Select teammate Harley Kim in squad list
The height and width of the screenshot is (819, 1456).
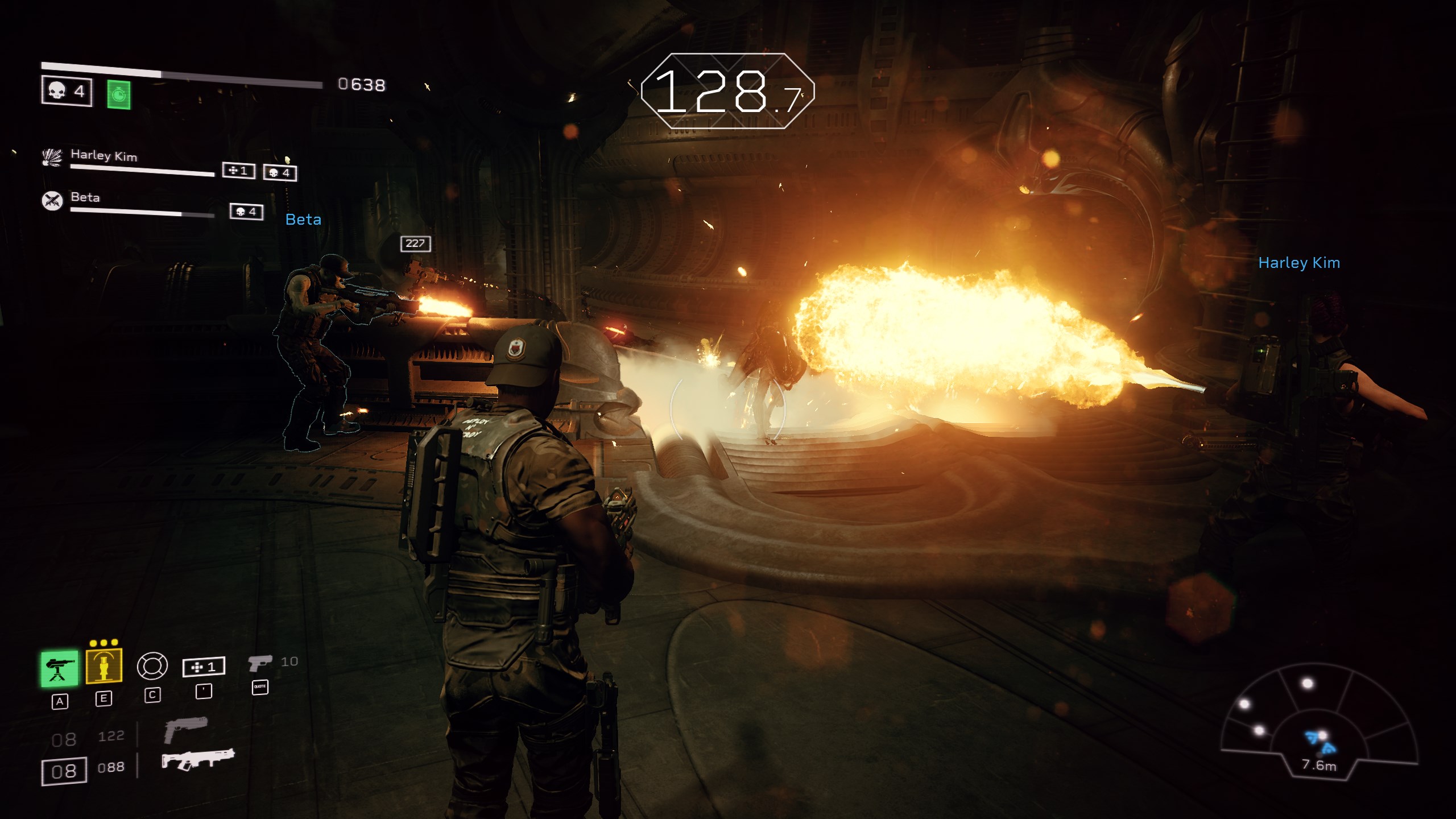[104, 156]
